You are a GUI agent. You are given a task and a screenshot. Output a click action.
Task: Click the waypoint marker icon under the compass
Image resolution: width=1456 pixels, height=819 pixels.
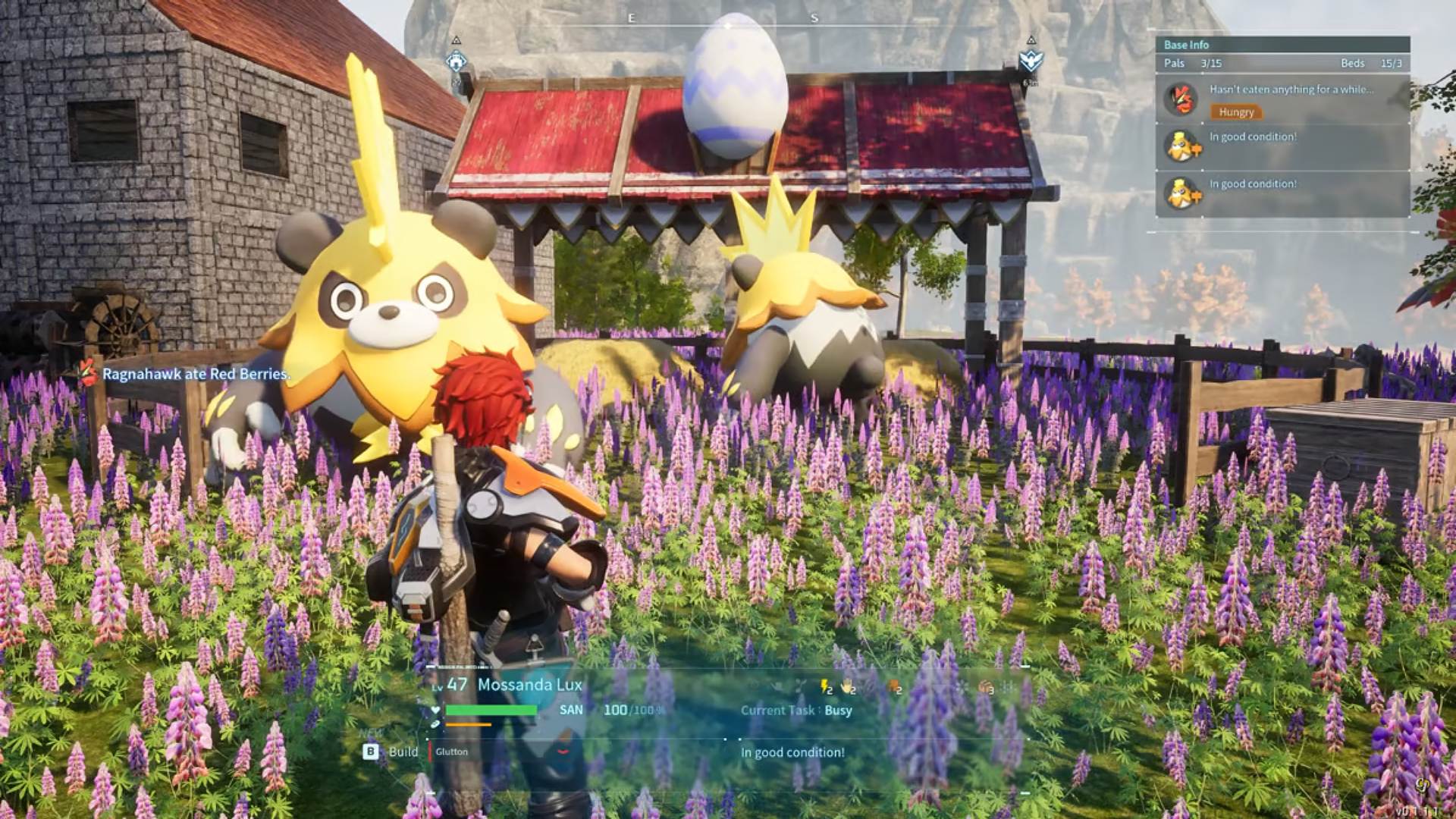(x=457, y=61)
